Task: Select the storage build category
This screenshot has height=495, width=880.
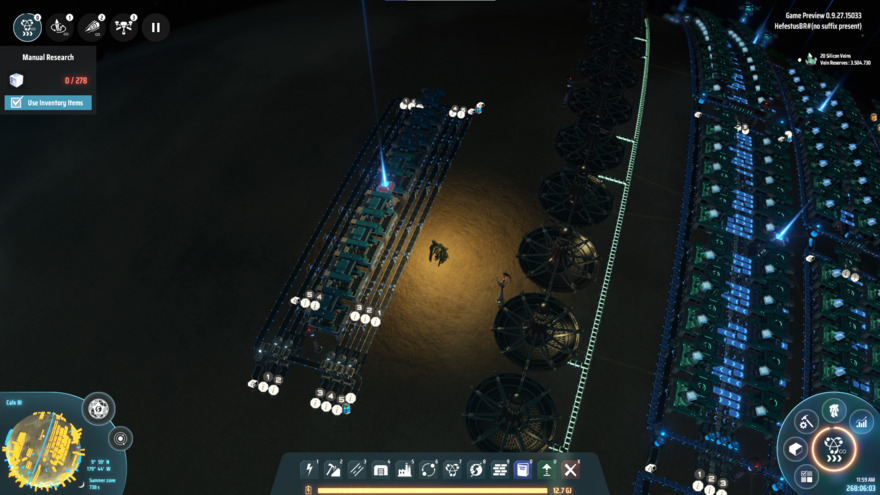Action: [381, 469]
